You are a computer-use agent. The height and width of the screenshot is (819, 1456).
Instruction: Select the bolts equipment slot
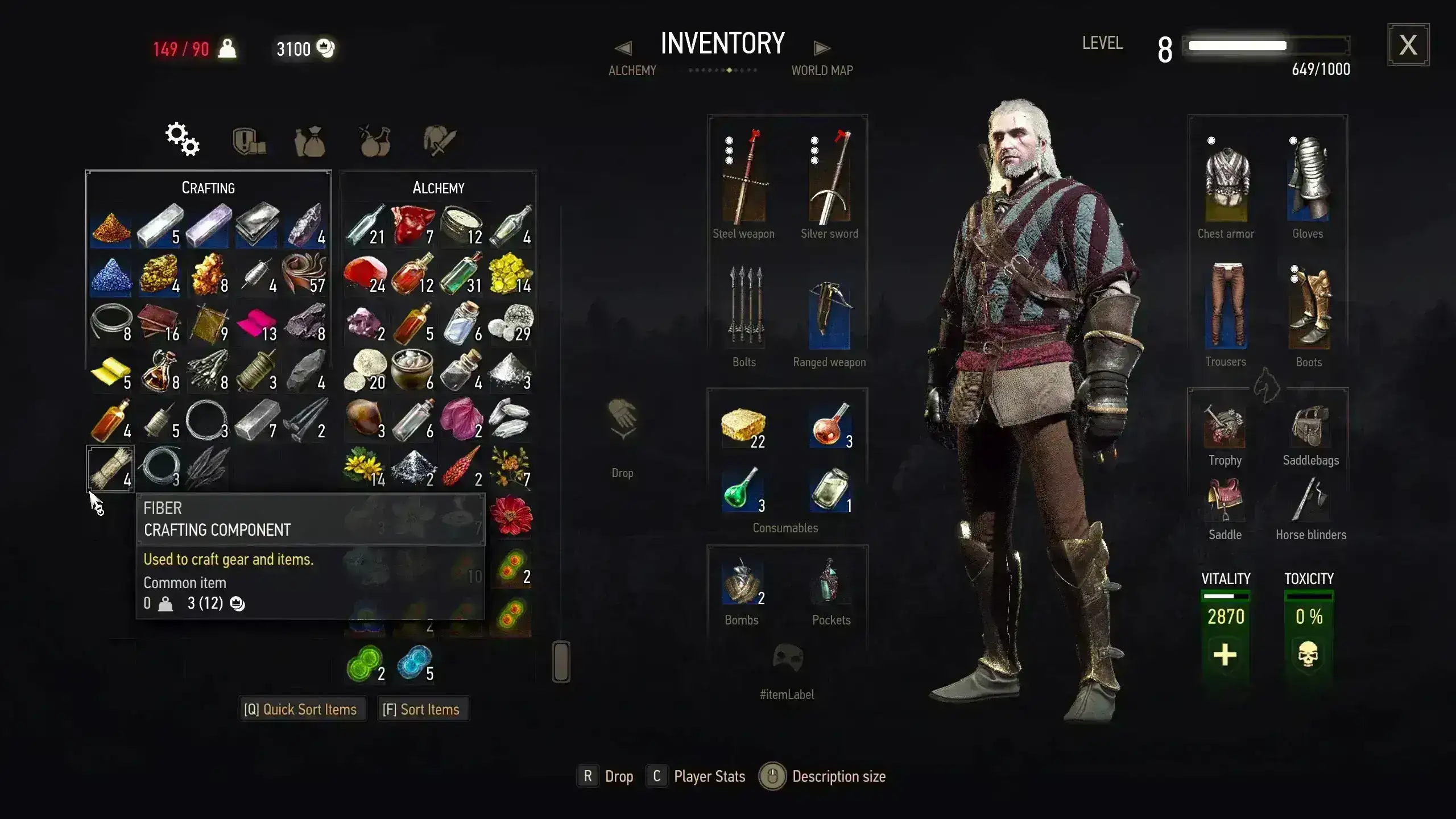click(744, 308)
